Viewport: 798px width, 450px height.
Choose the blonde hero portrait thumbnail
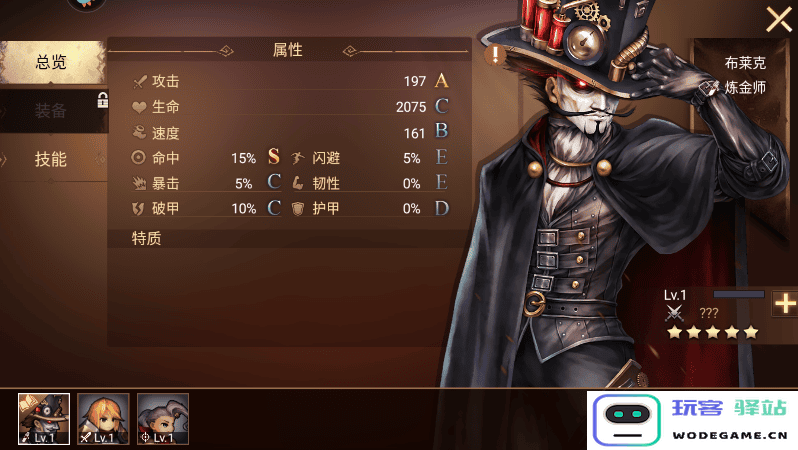(103, 419)
